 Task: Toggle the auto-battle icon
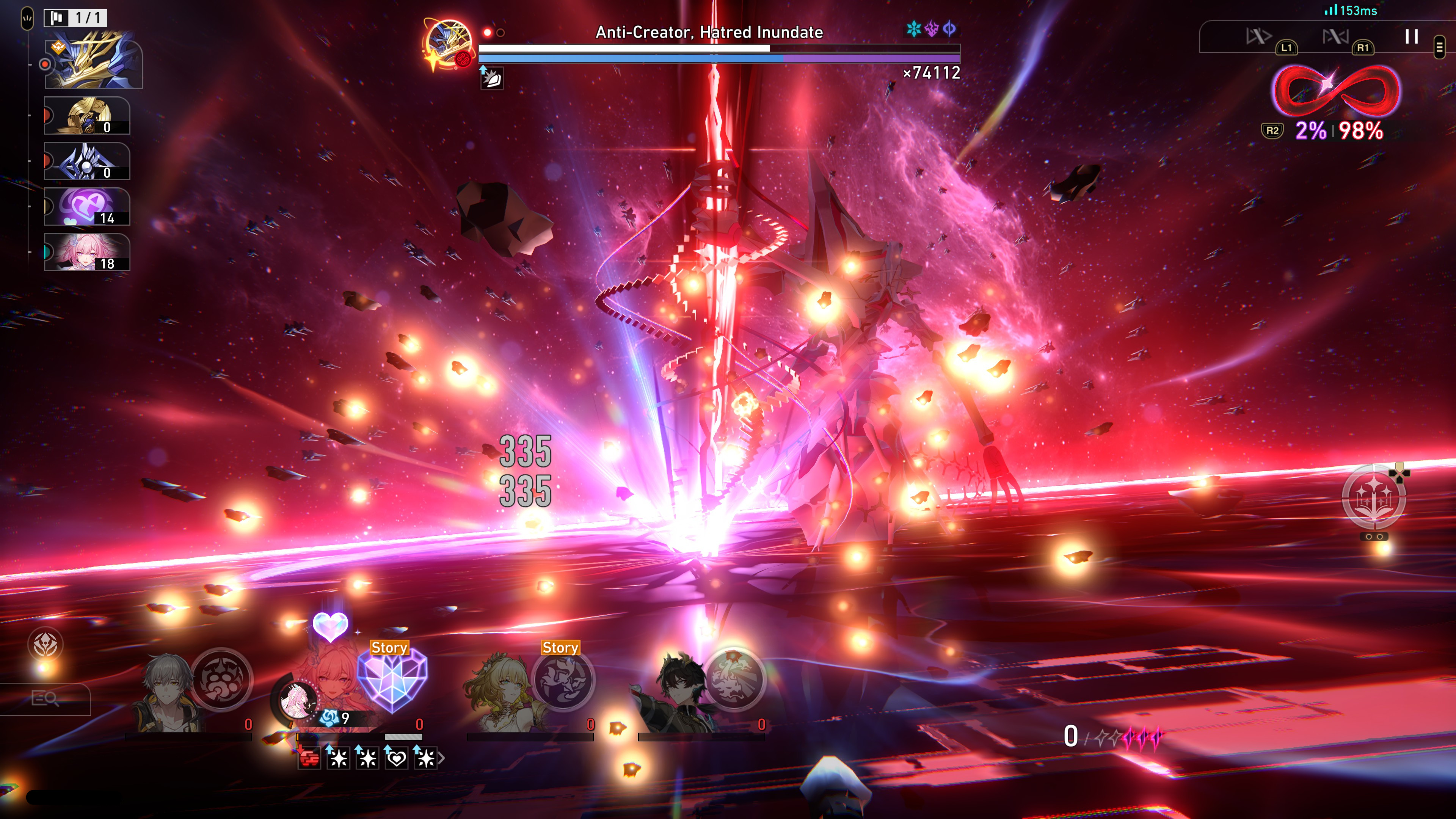click(x=1335, y=37)
